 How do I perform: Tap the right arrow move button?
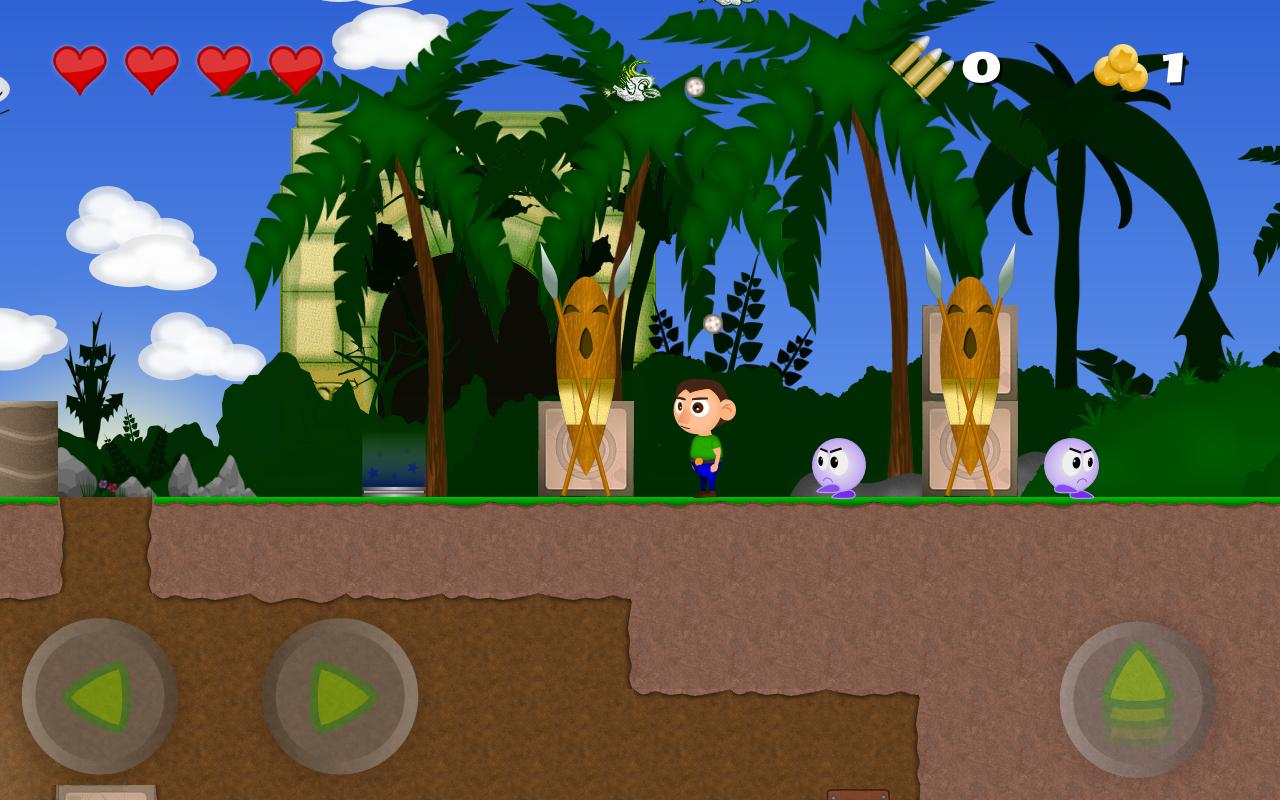[340, 696]
